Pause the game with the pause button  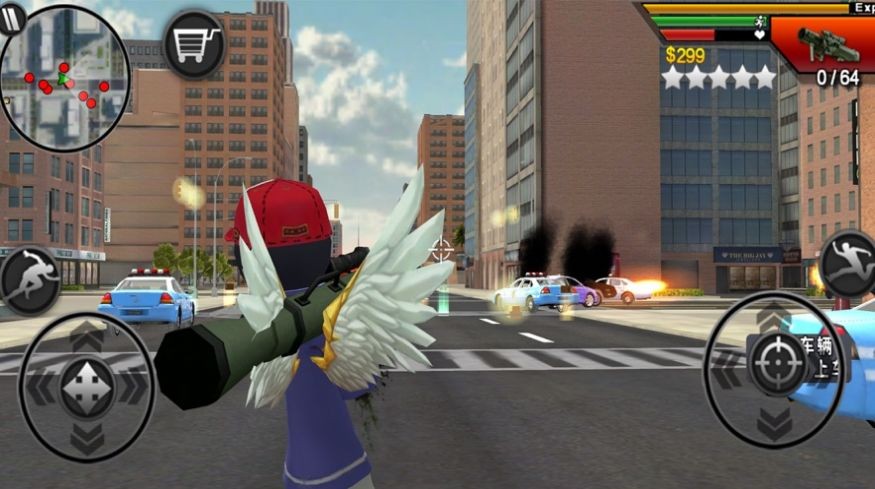click(x=11, y=19)
